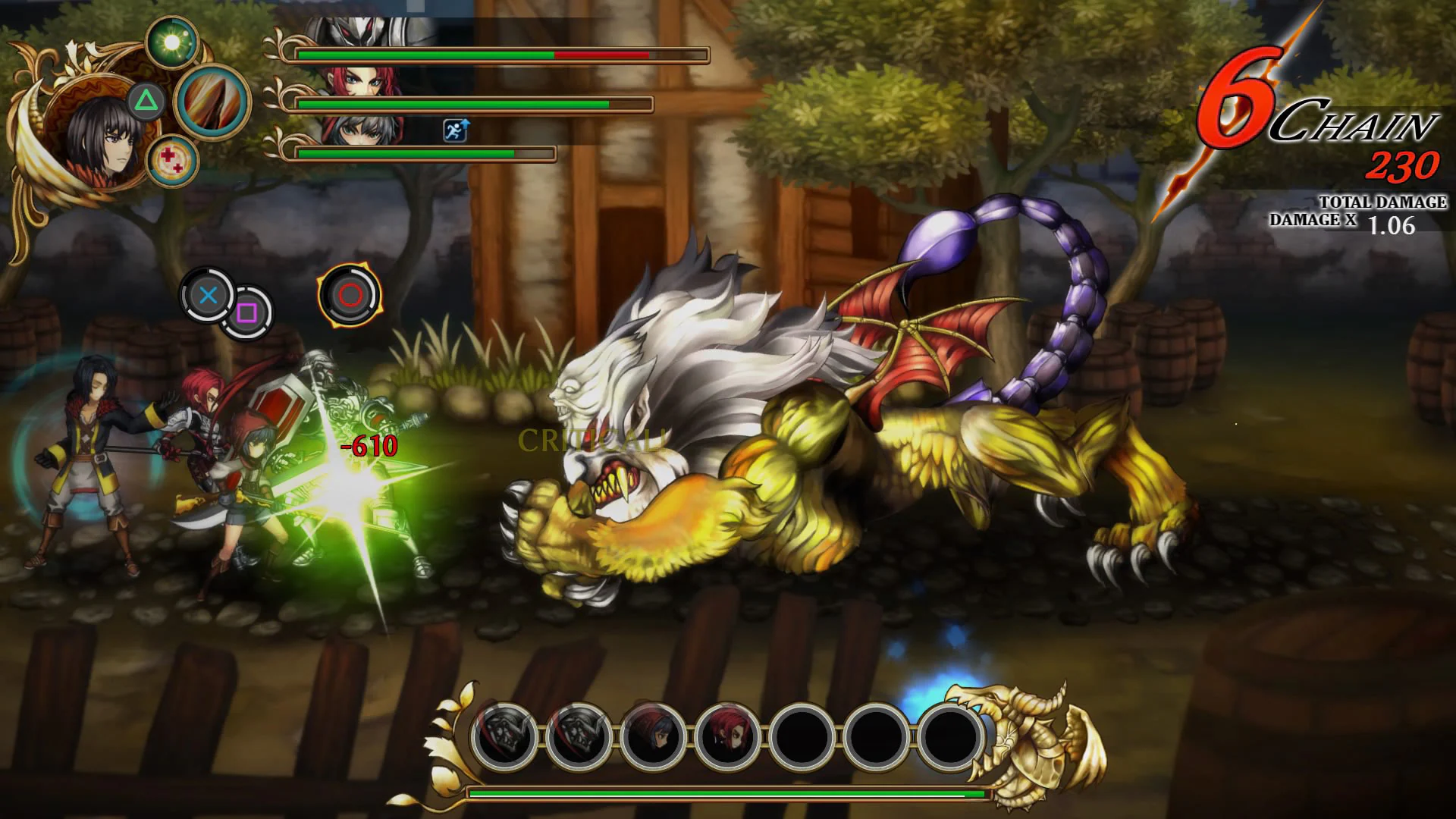Tap the blue X attack button prompt

click(x=206, y=296)
